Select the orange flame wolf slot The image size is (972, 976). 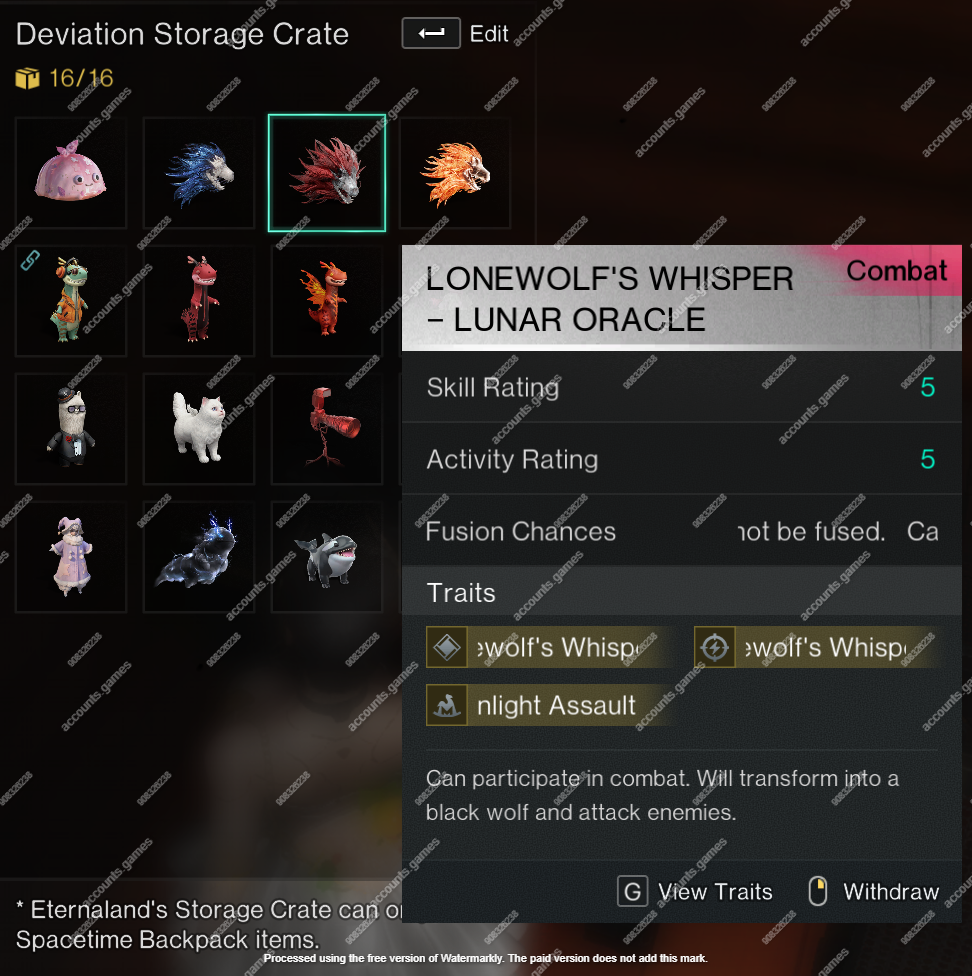coord(455,173)
